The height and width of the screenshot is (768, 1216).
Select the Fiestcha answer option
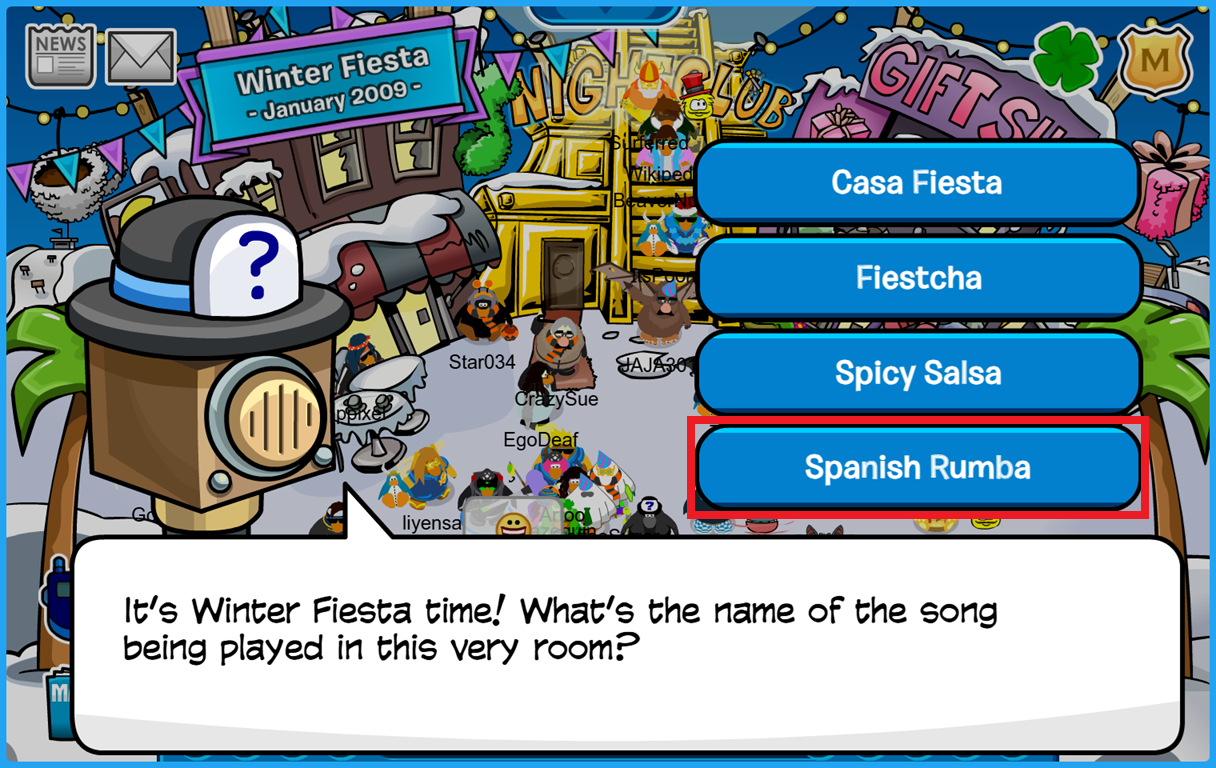point(917,278)
